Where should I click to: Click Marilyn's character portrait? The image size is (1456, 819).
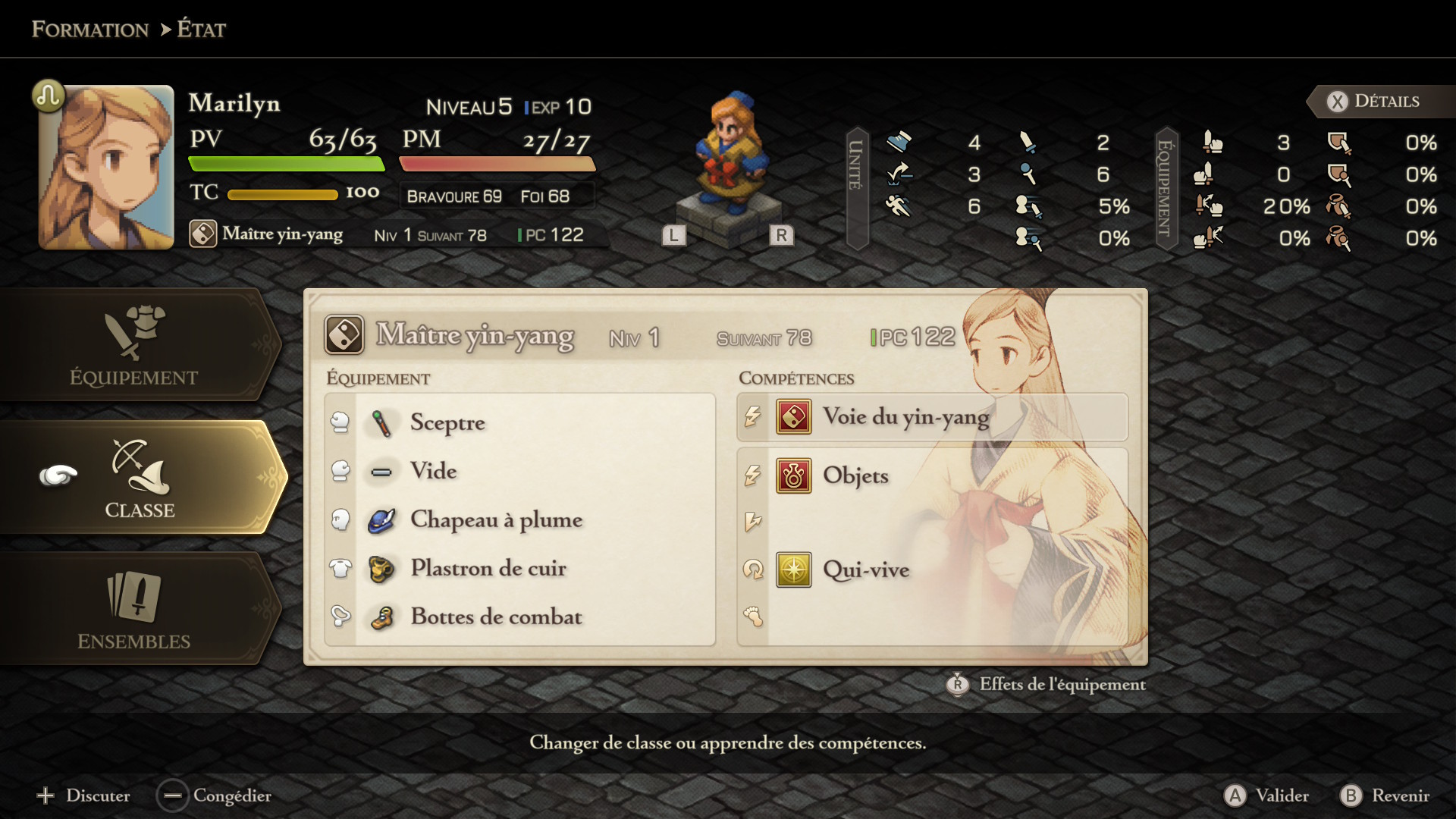(106, 168)
